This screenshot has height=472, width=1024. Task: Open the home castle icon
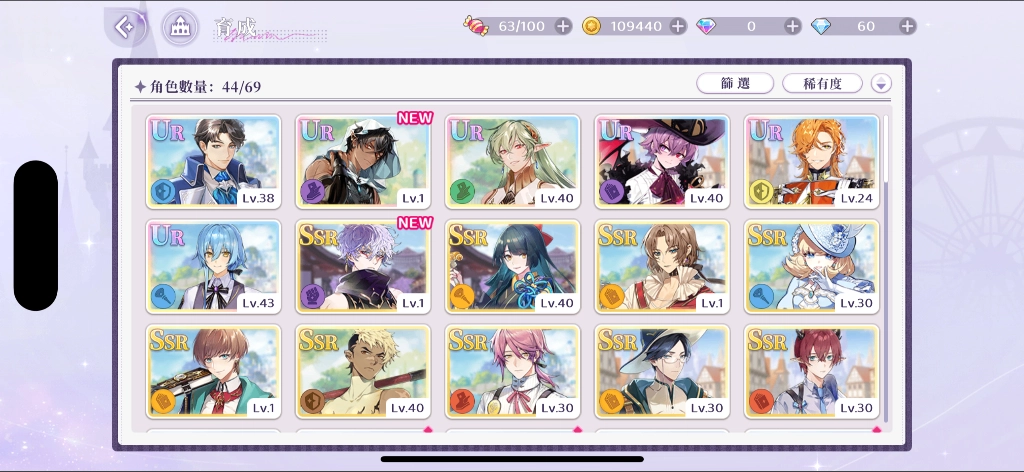coord(180,27)
